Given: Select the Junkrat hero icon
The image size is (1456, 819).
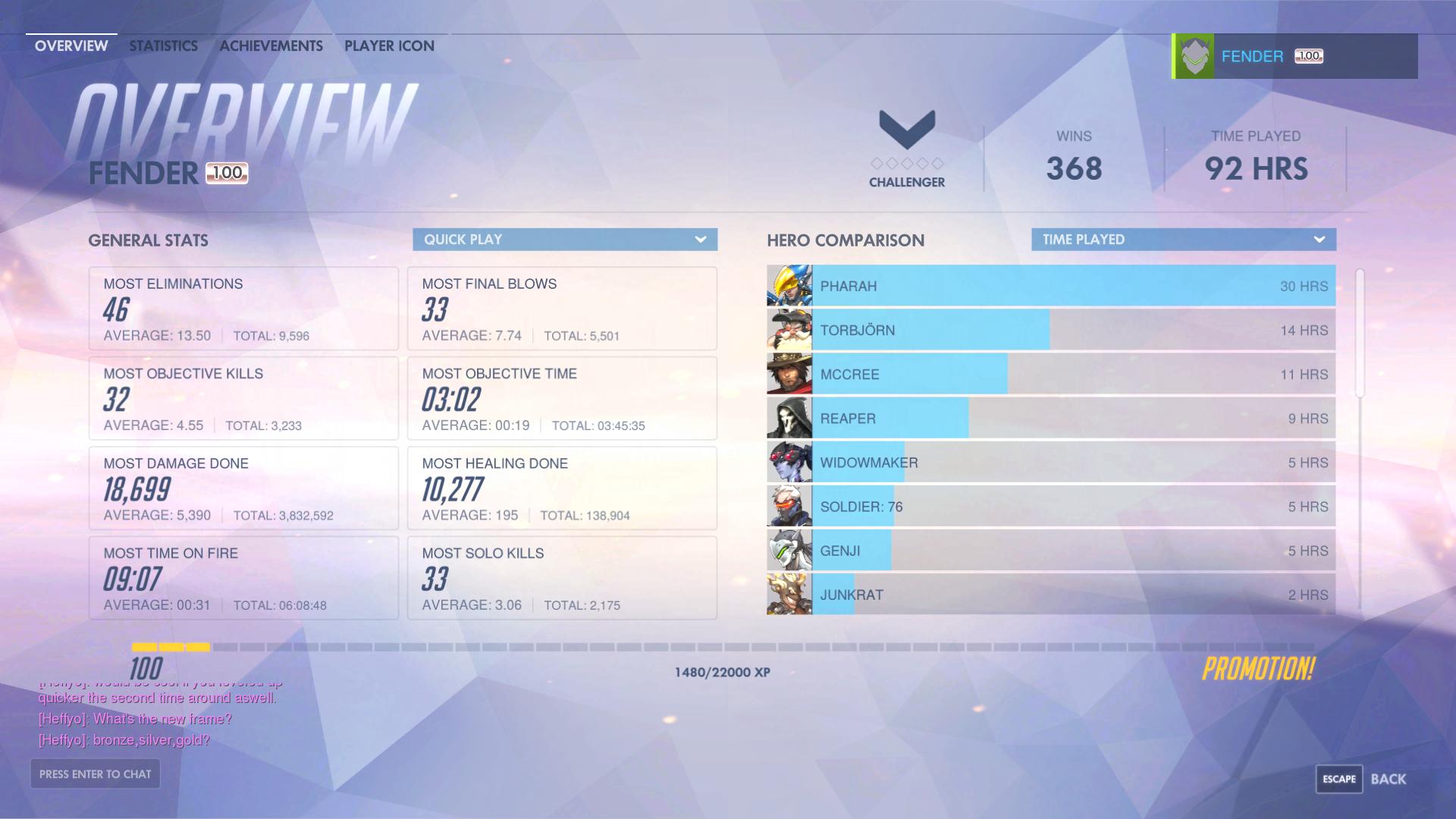Looking at the screenshot, I should tap(789, 595).
